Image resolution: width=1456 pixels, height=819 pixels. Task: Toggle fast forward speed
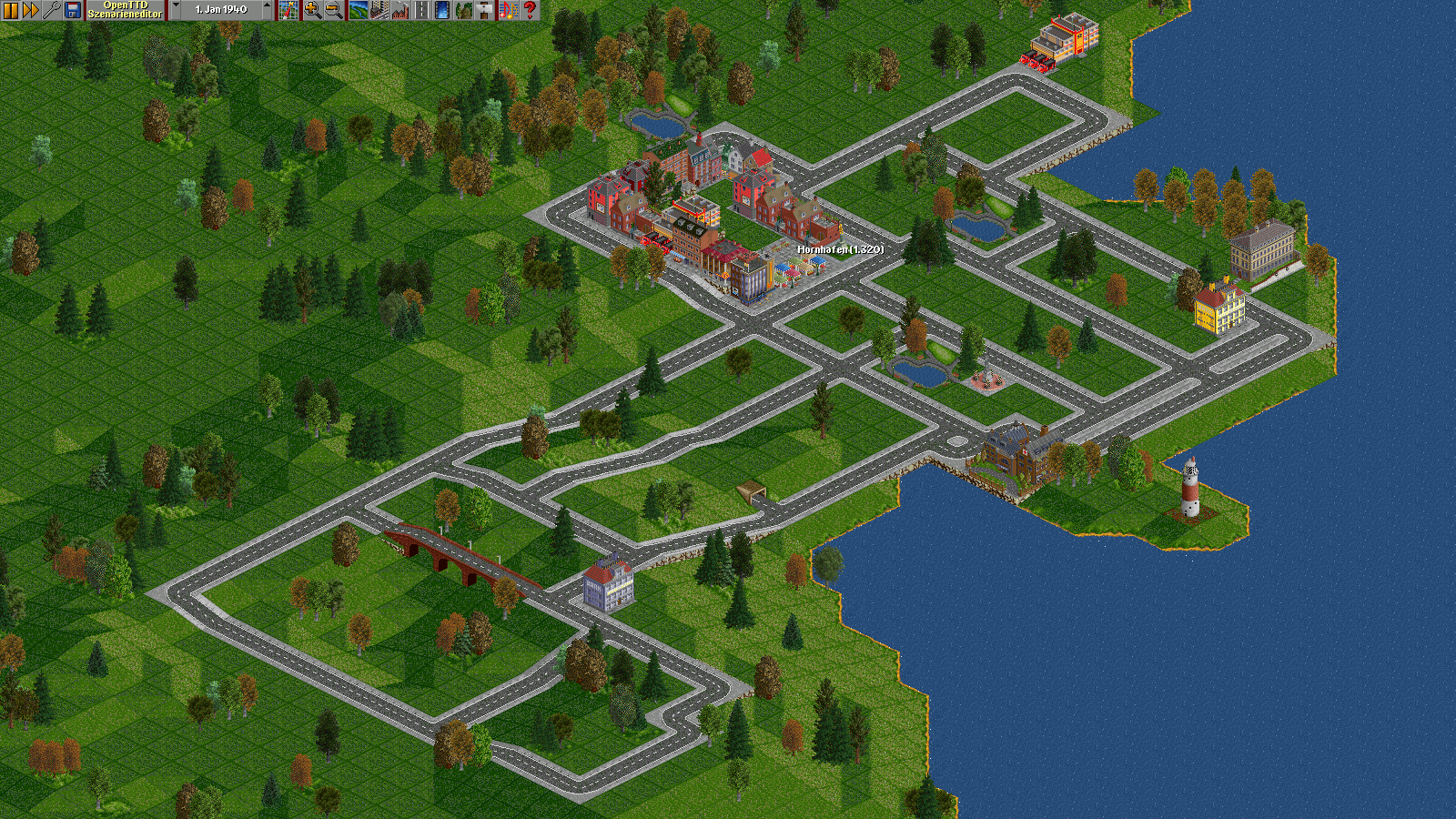(31, 10)
